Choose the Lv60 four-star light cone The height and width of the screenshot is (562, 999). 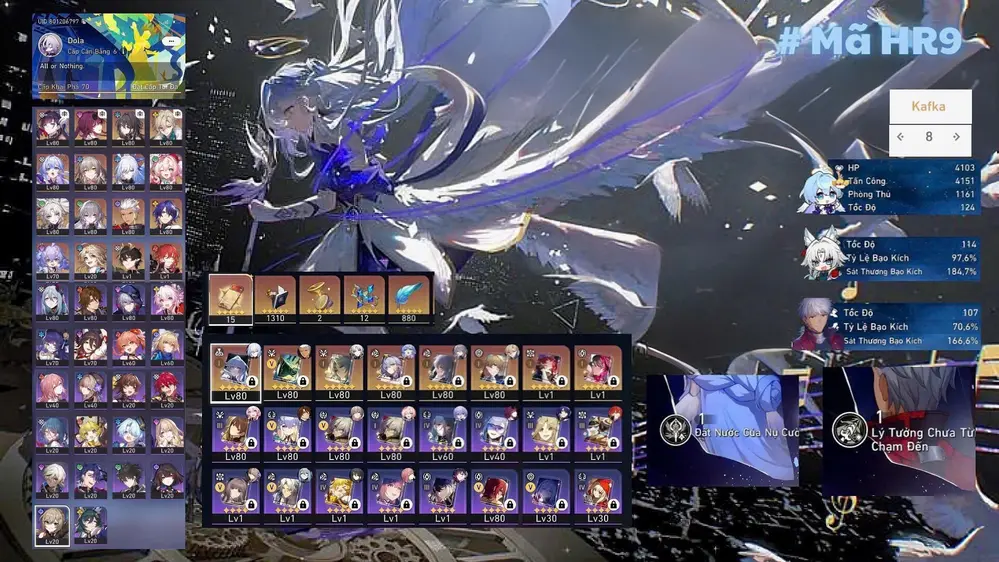443,433
